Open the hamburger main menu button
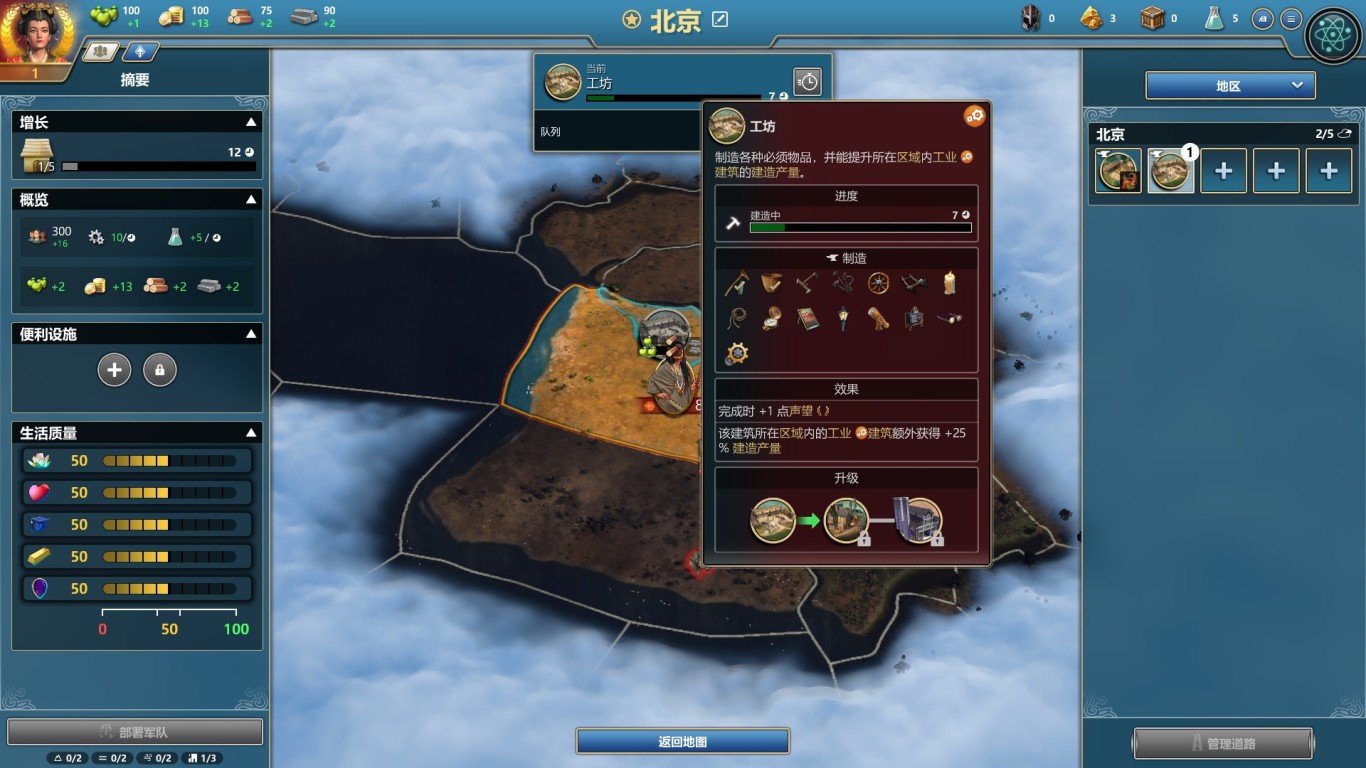This screenshot has height=768, width=1366. click(x=1292, y=19)
